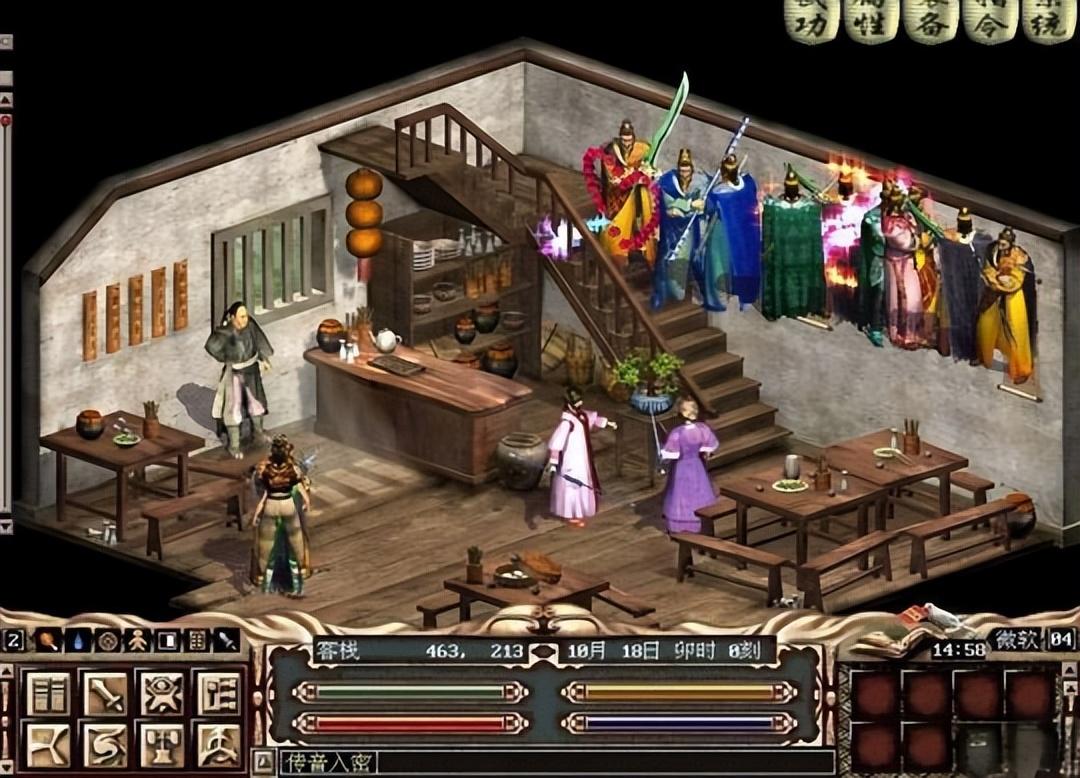This screenshot has height=778, width=1080.
Task: Open the 系统 system lantern menu
Action: tap(1049, 21)
